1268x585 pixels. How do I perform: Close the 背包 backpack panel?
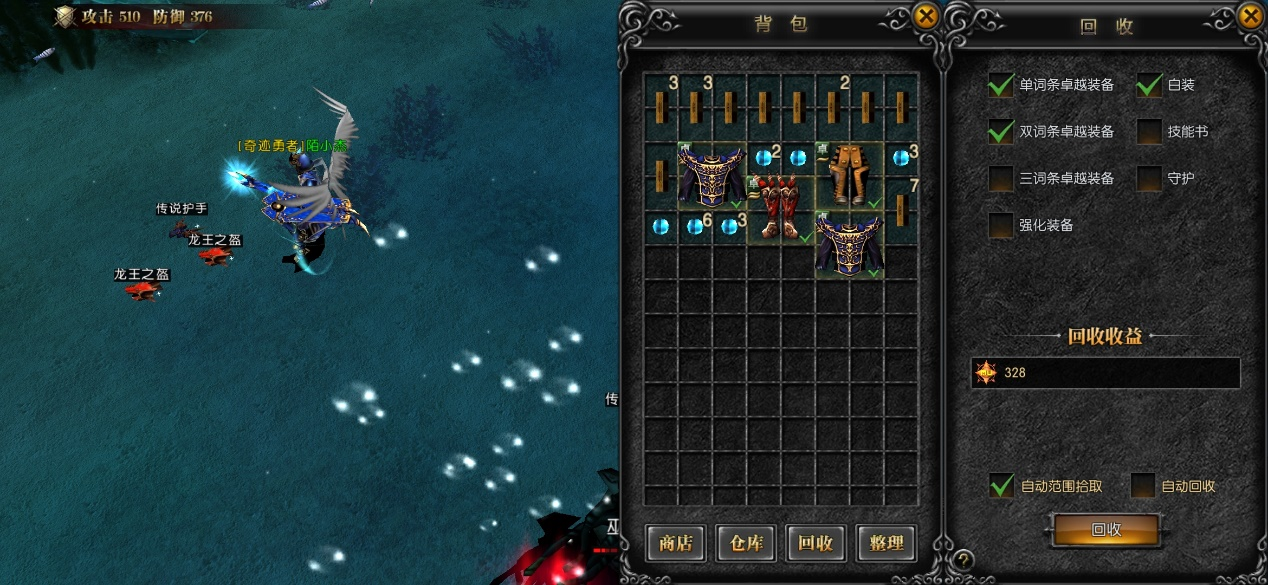pyautogui.click(x=926, y=16)
